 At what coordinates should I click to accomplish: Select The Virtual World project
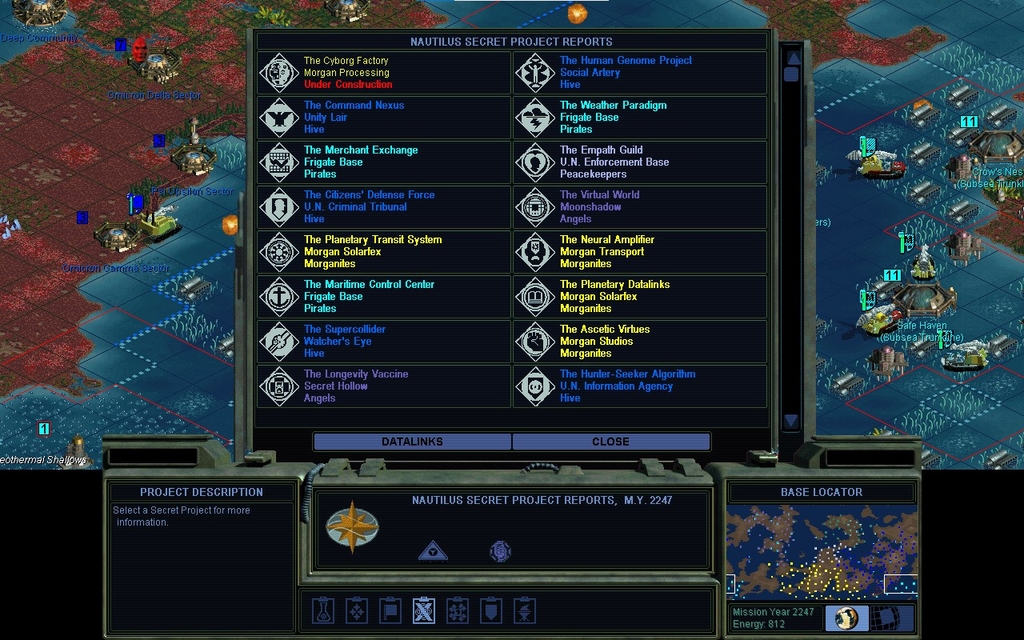coord(640,207)
